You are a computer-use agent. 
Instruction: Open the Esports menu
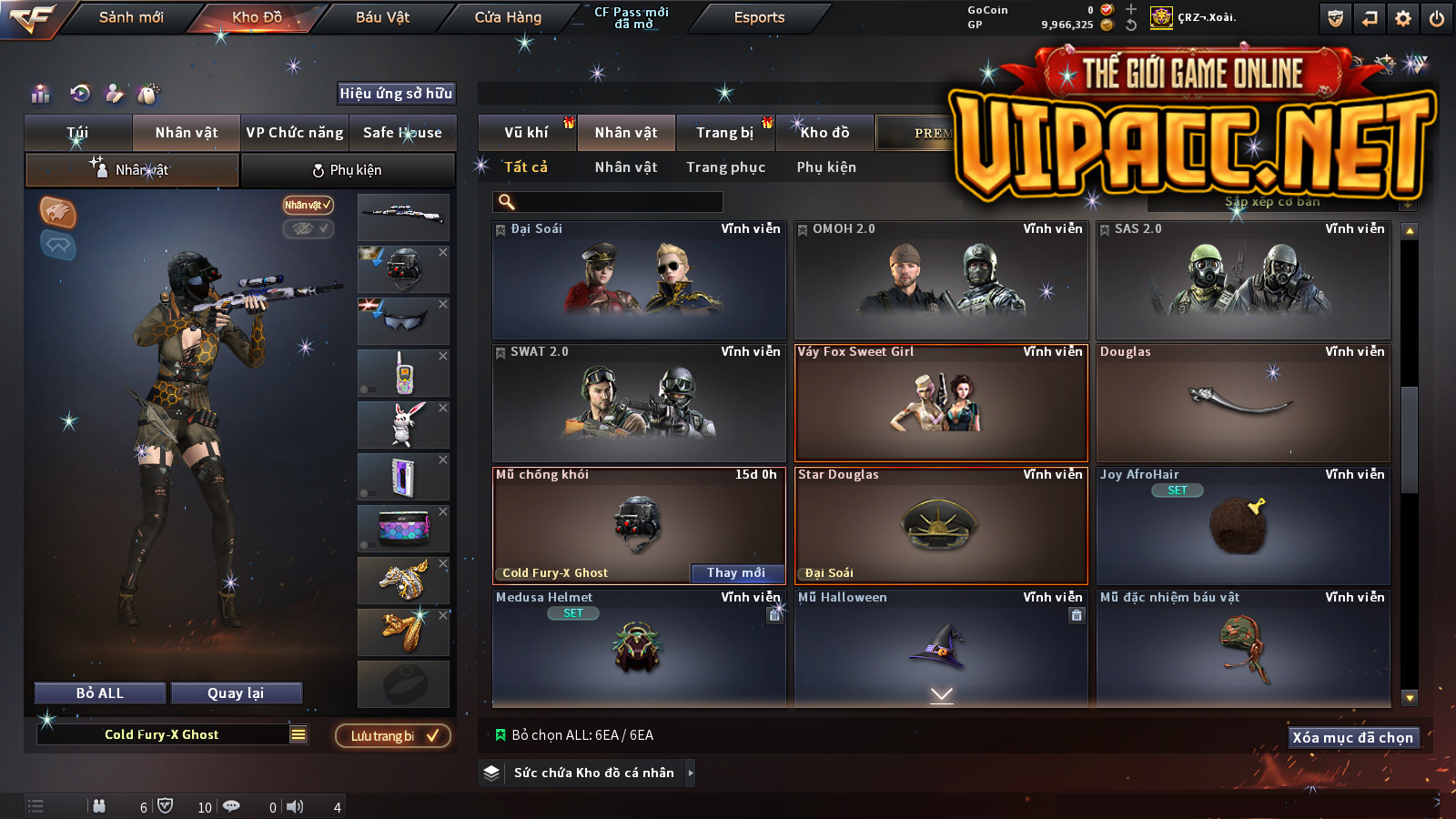pyautogui.click(x=759, y=17)
